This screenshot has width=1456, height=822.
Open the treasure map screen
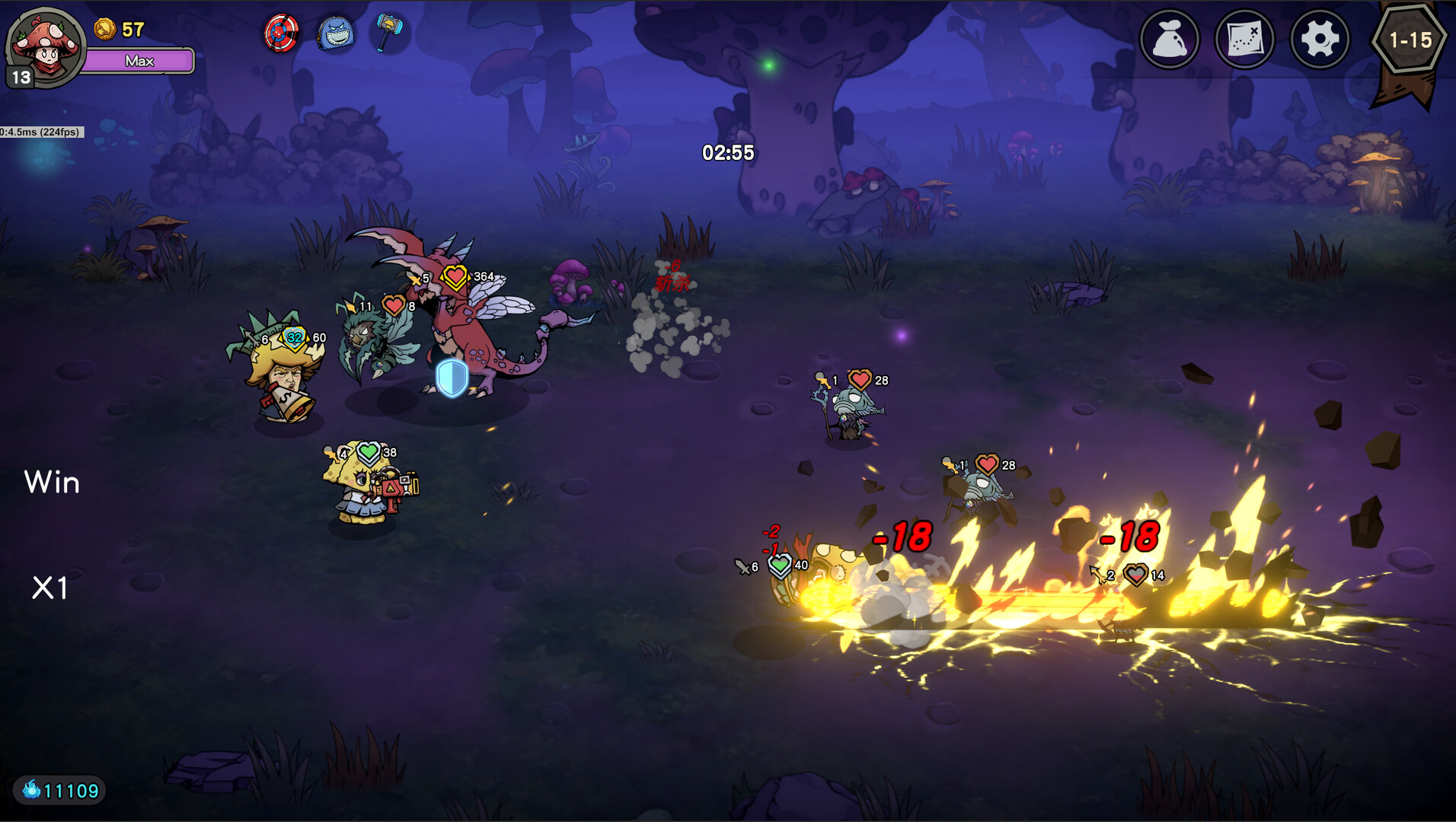pos(1244,39)
